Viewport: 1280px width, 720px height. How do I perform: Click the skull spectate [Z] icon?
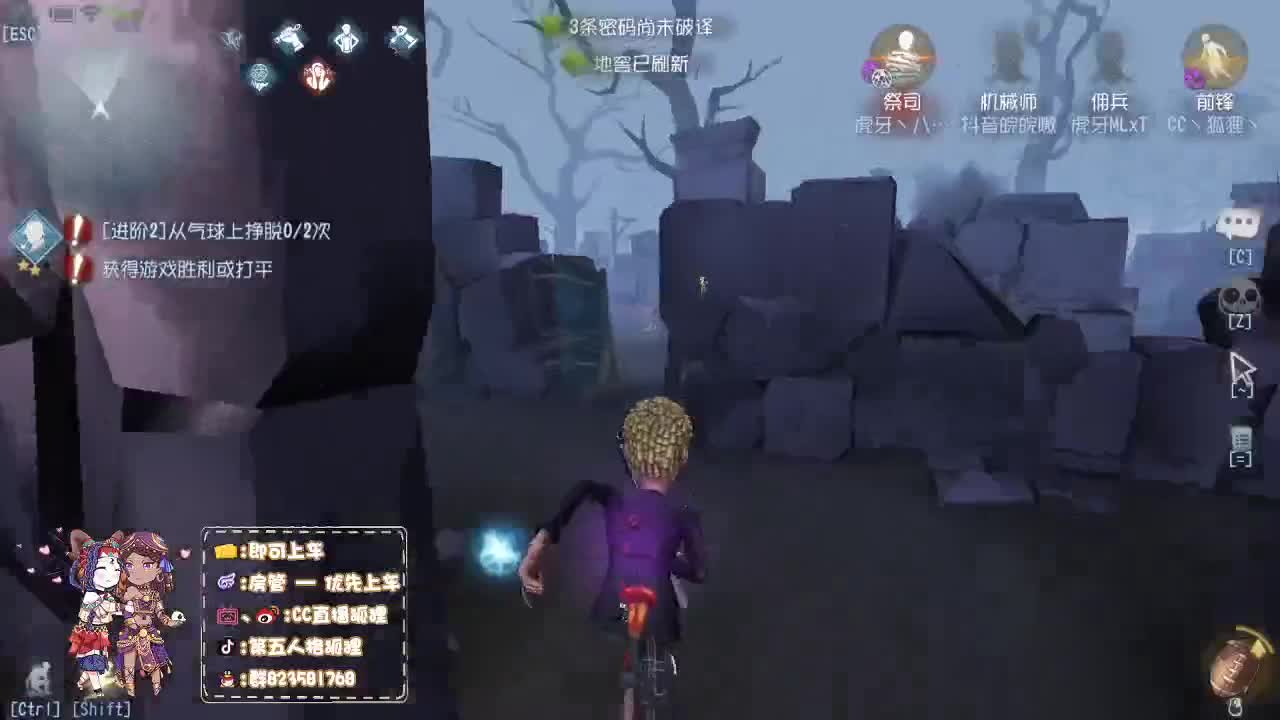coord(1240,300)
